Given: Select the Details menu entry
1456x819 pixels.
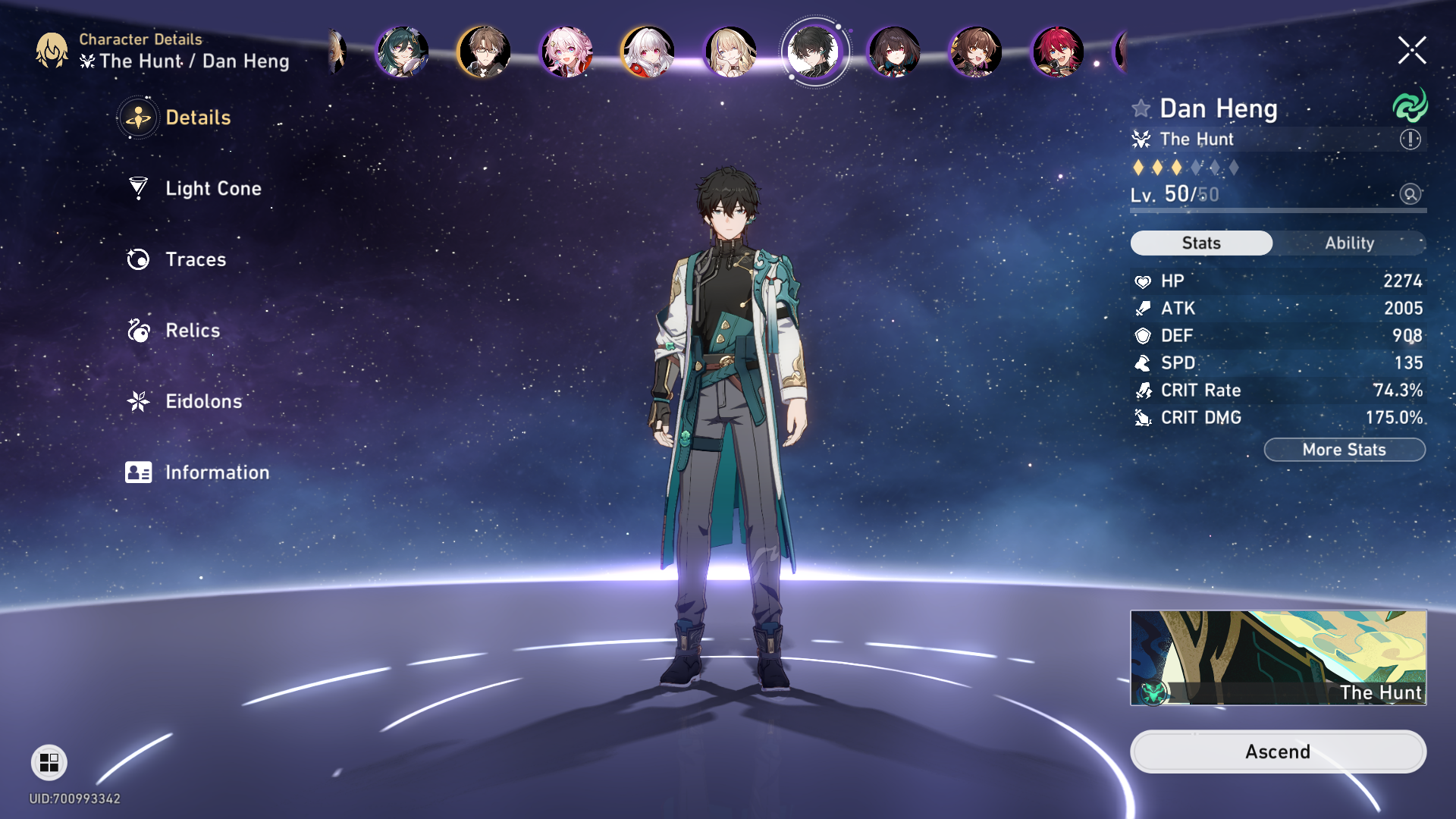Looking at the screenshot, I should click(197, 118).
